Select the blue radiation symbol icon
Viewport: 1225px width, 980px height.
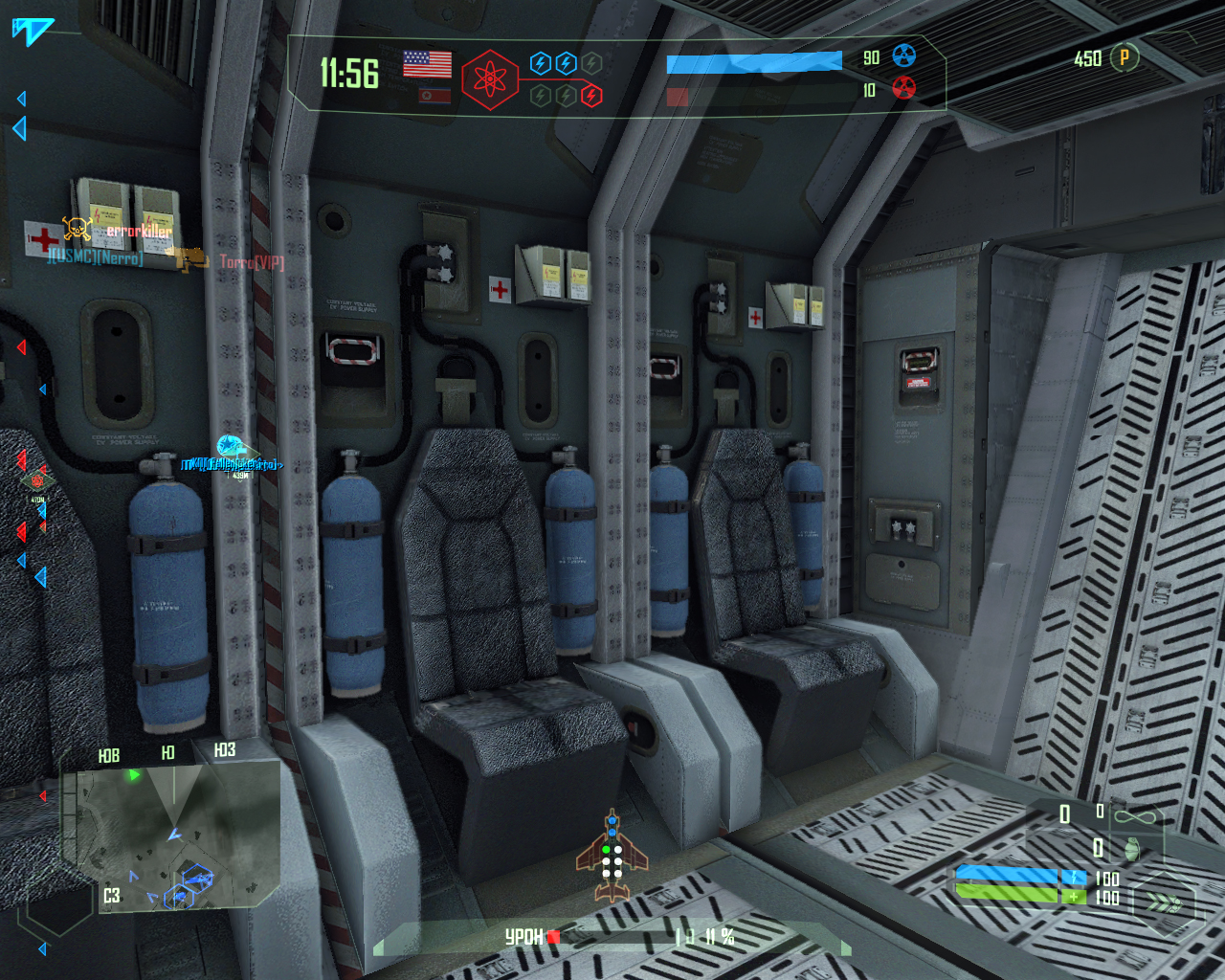(903, 56)
